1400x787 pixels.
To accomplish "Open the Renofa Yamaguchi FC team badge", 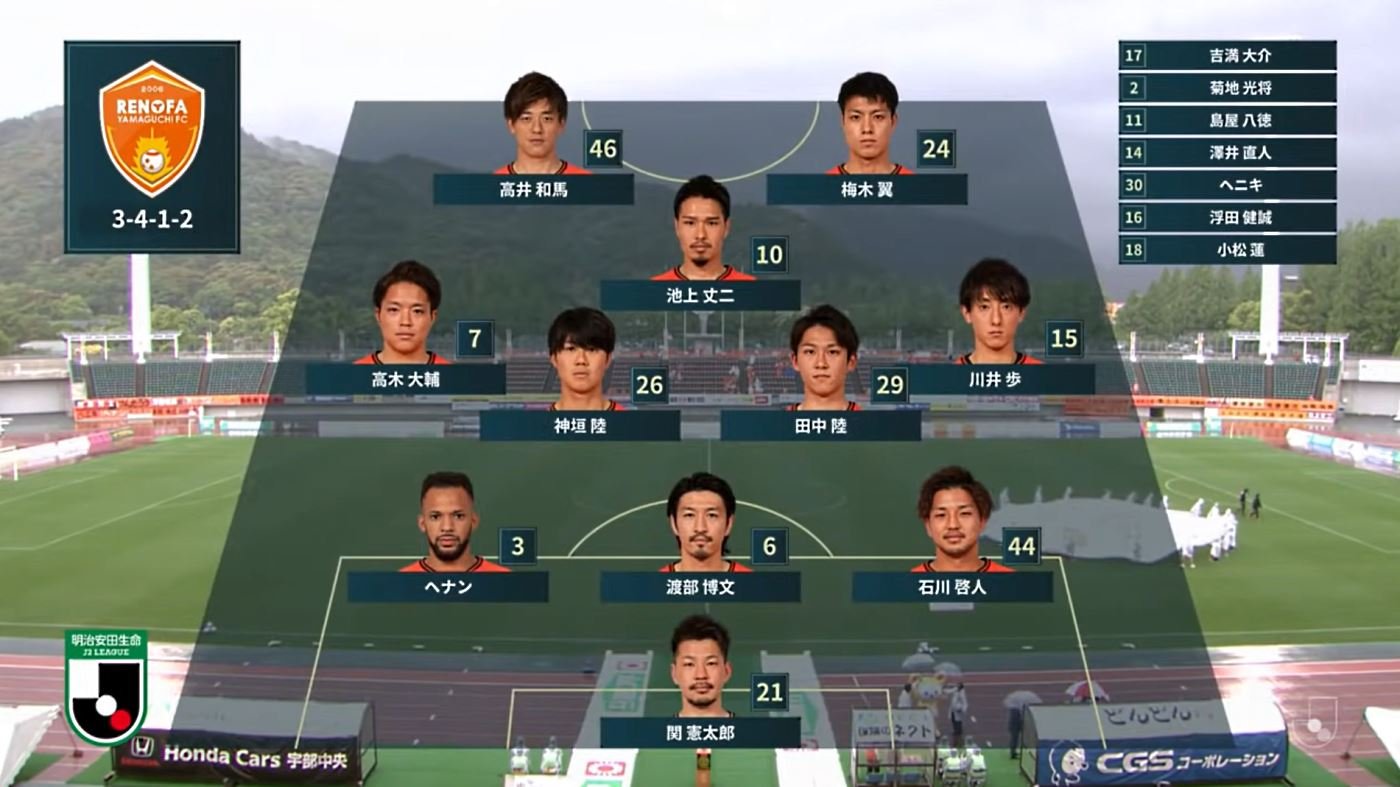I will click(152, 128).
